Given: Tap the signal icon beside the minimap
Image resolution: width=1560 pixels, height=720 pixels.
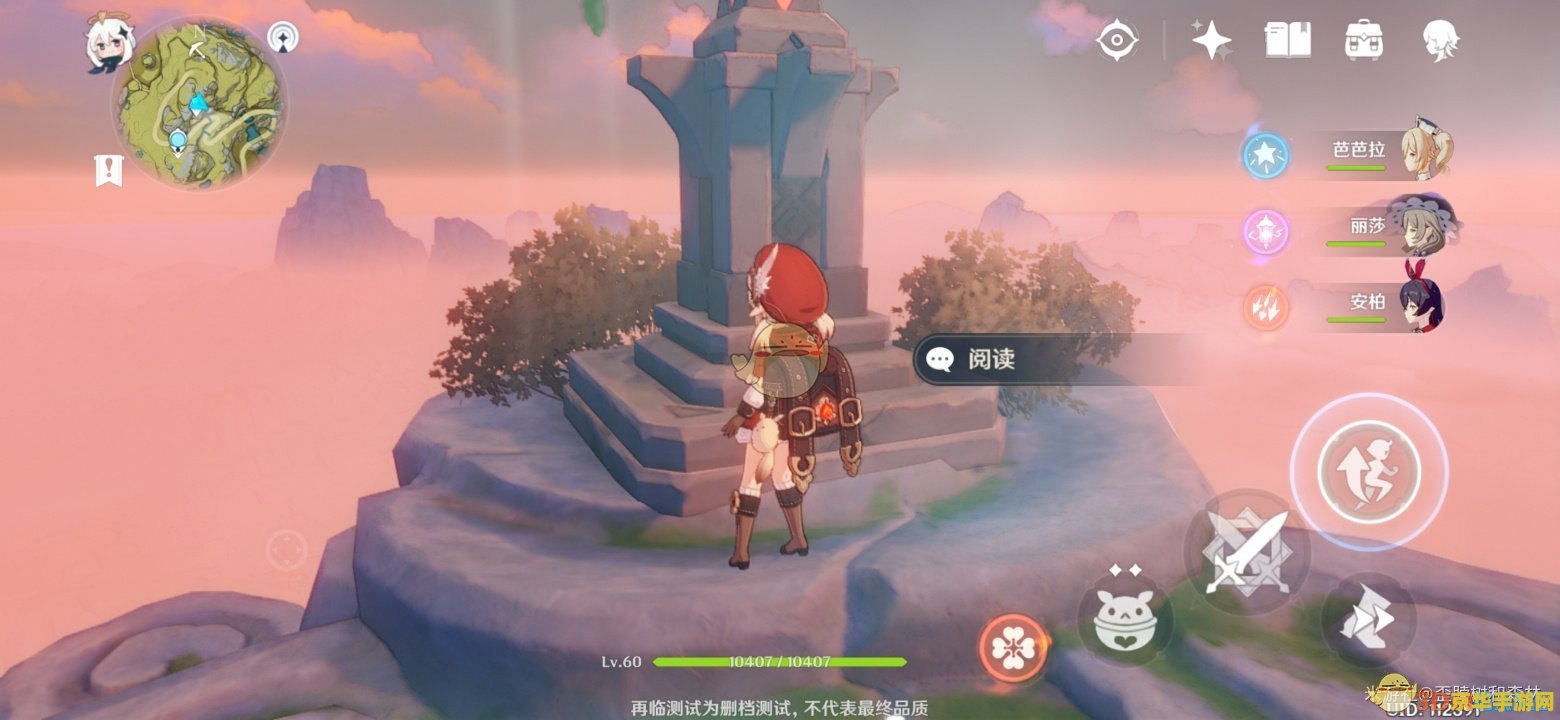Looking at the screenshot, I should [x=284, y=39].
